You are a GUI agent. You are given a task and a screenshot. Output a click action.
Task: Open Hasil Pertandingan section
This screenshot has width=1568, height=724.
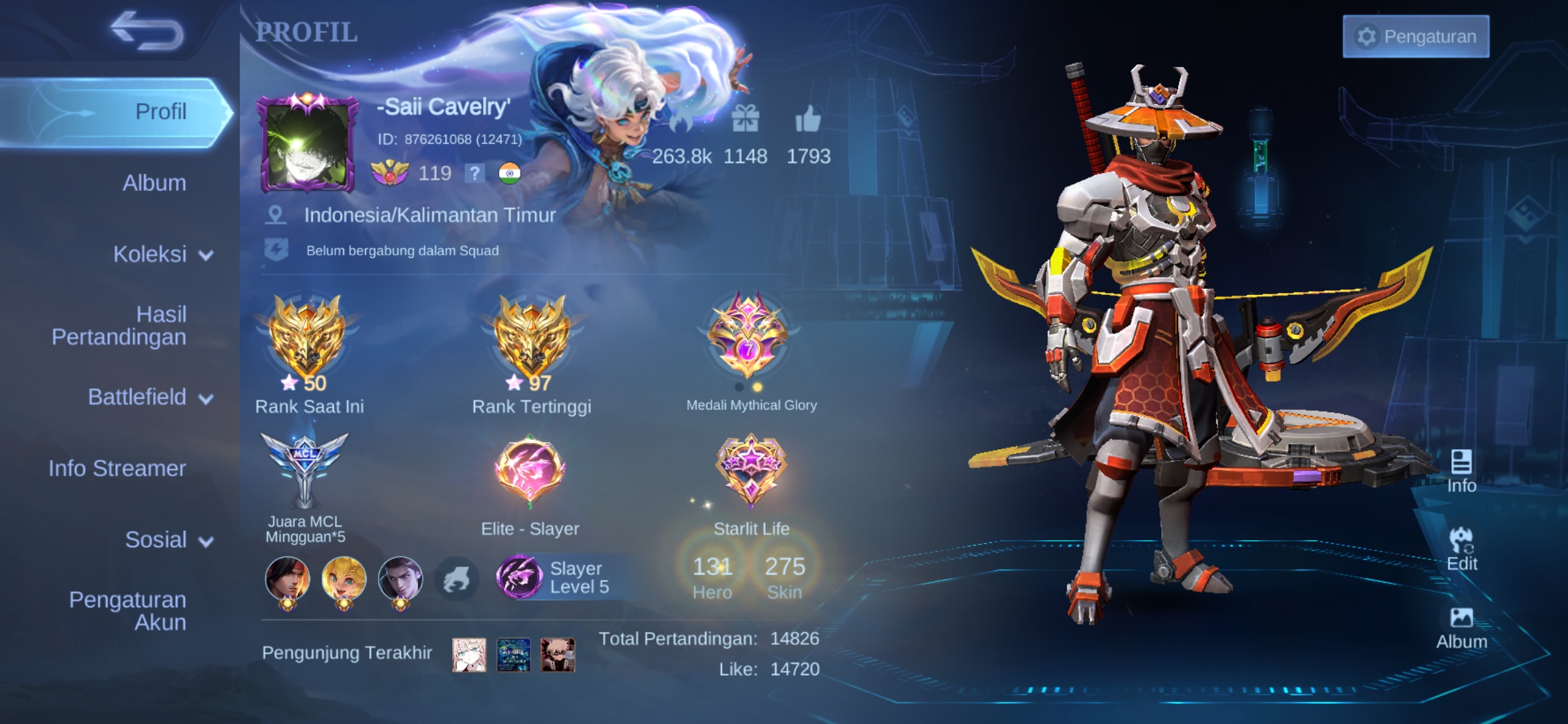coord(119,326)
